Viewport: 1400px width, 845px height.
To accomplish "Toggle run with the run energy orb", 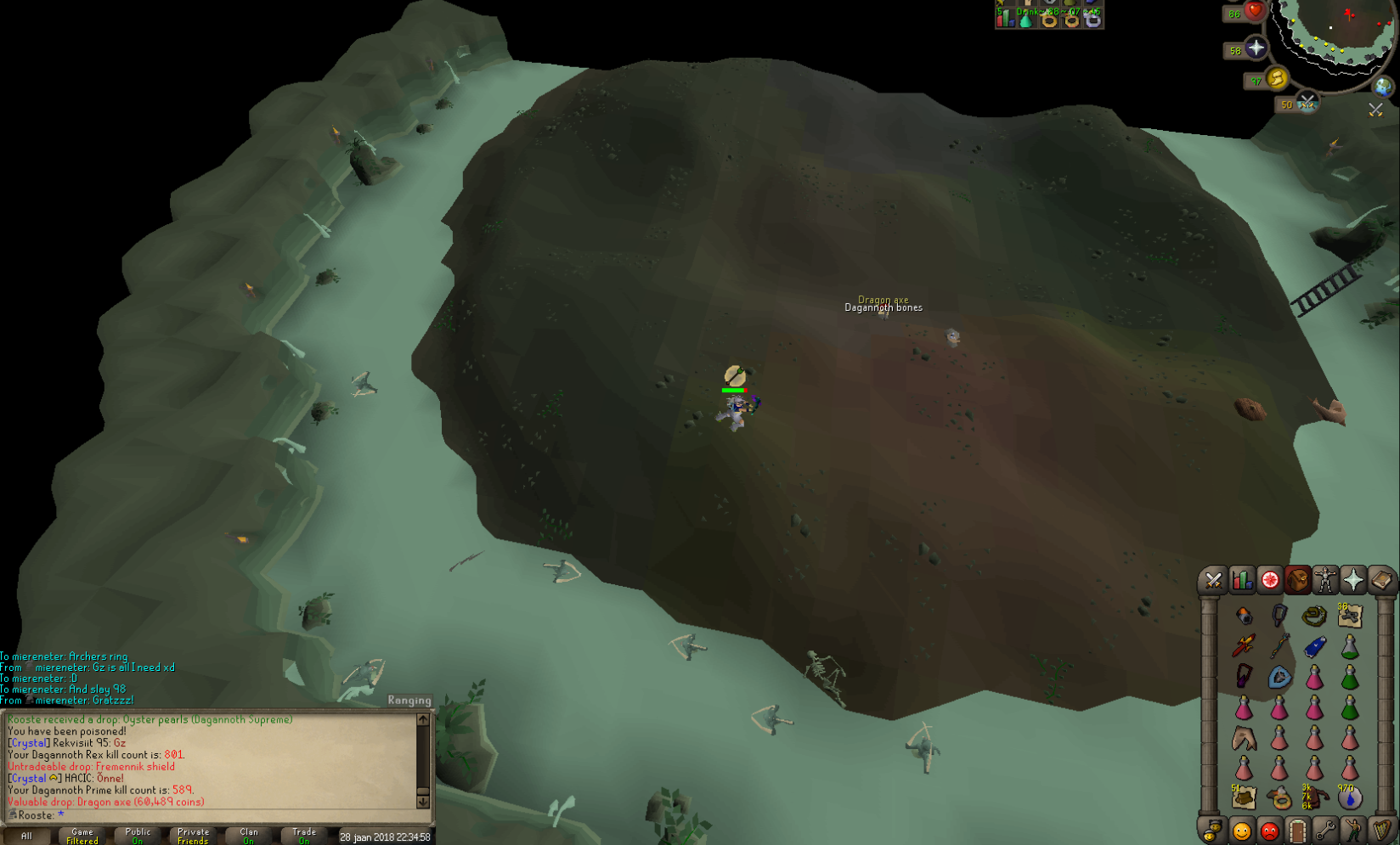I will (x=1277, y=79).
